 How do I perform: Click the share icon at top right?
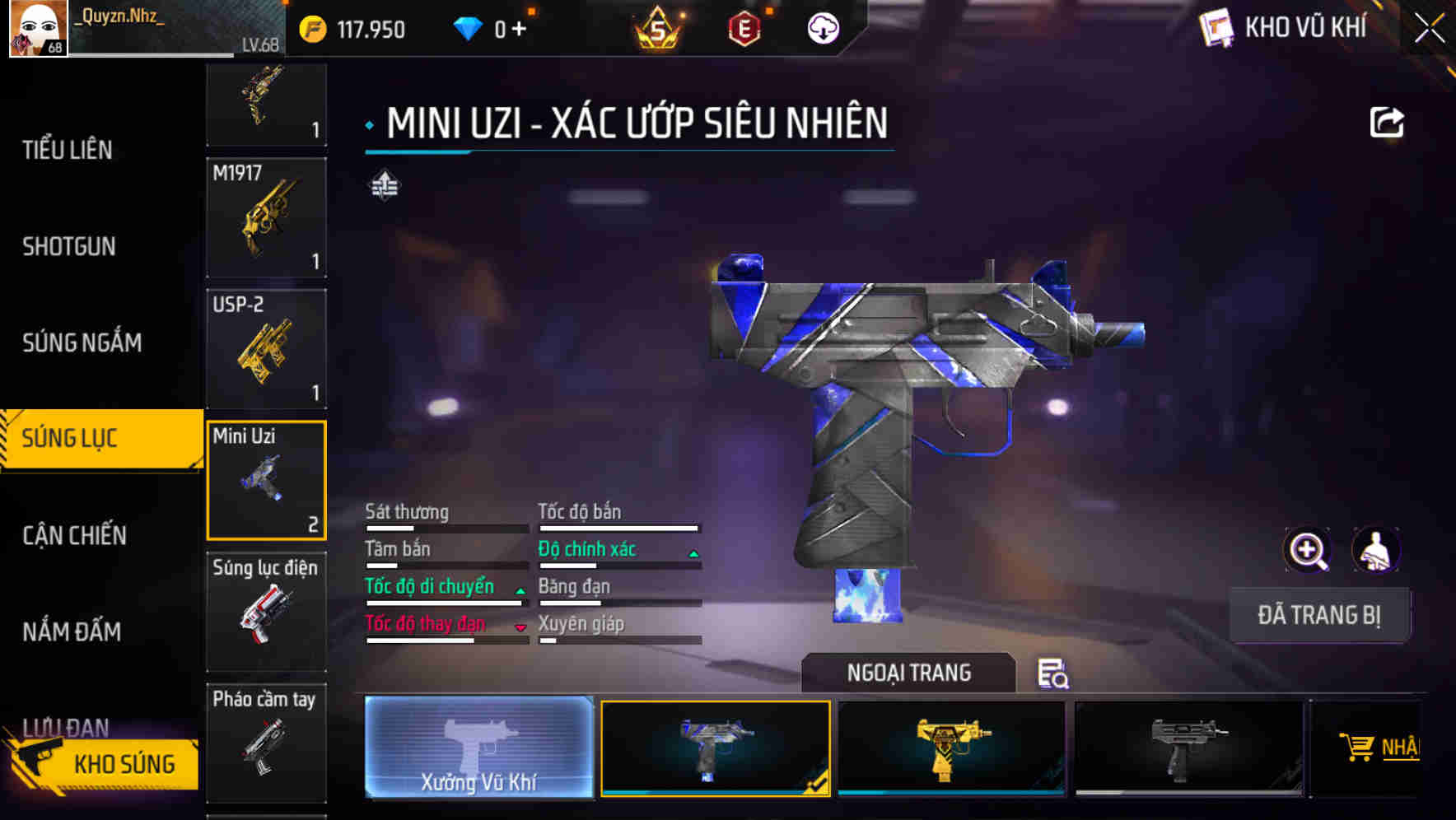coord(1388,120)
